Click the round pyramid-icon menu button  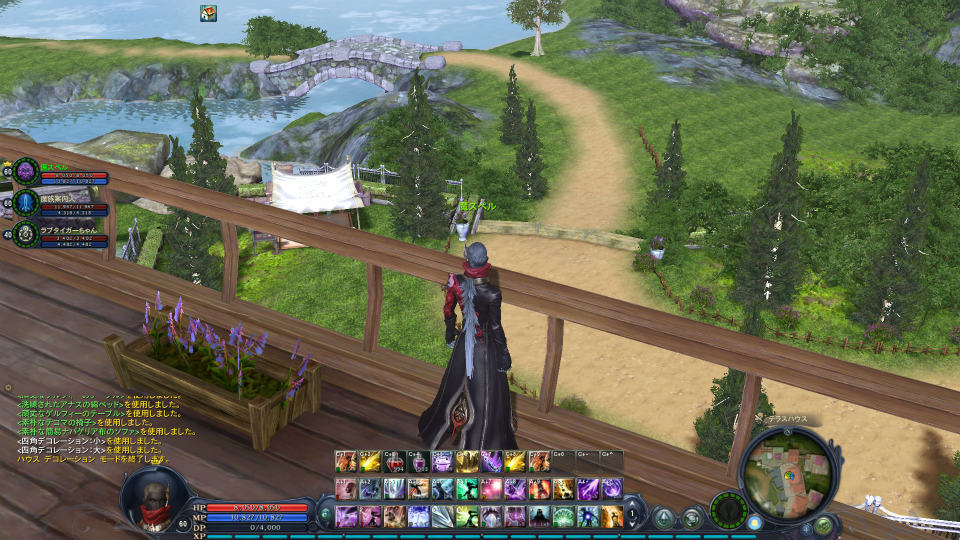pos(664,518)
